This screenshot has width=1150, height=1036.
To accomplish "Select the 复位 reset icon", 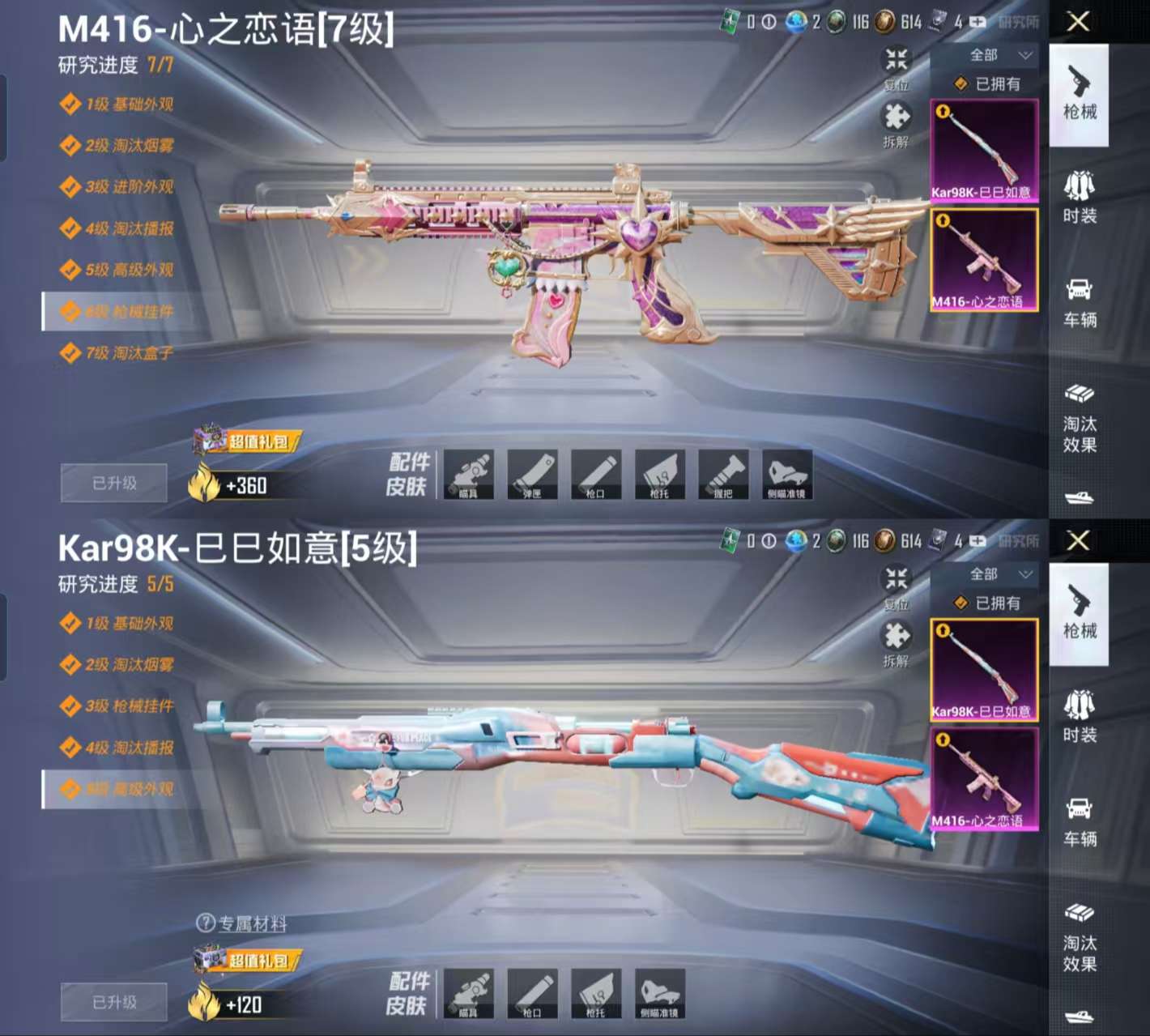I will click(894, 63).
